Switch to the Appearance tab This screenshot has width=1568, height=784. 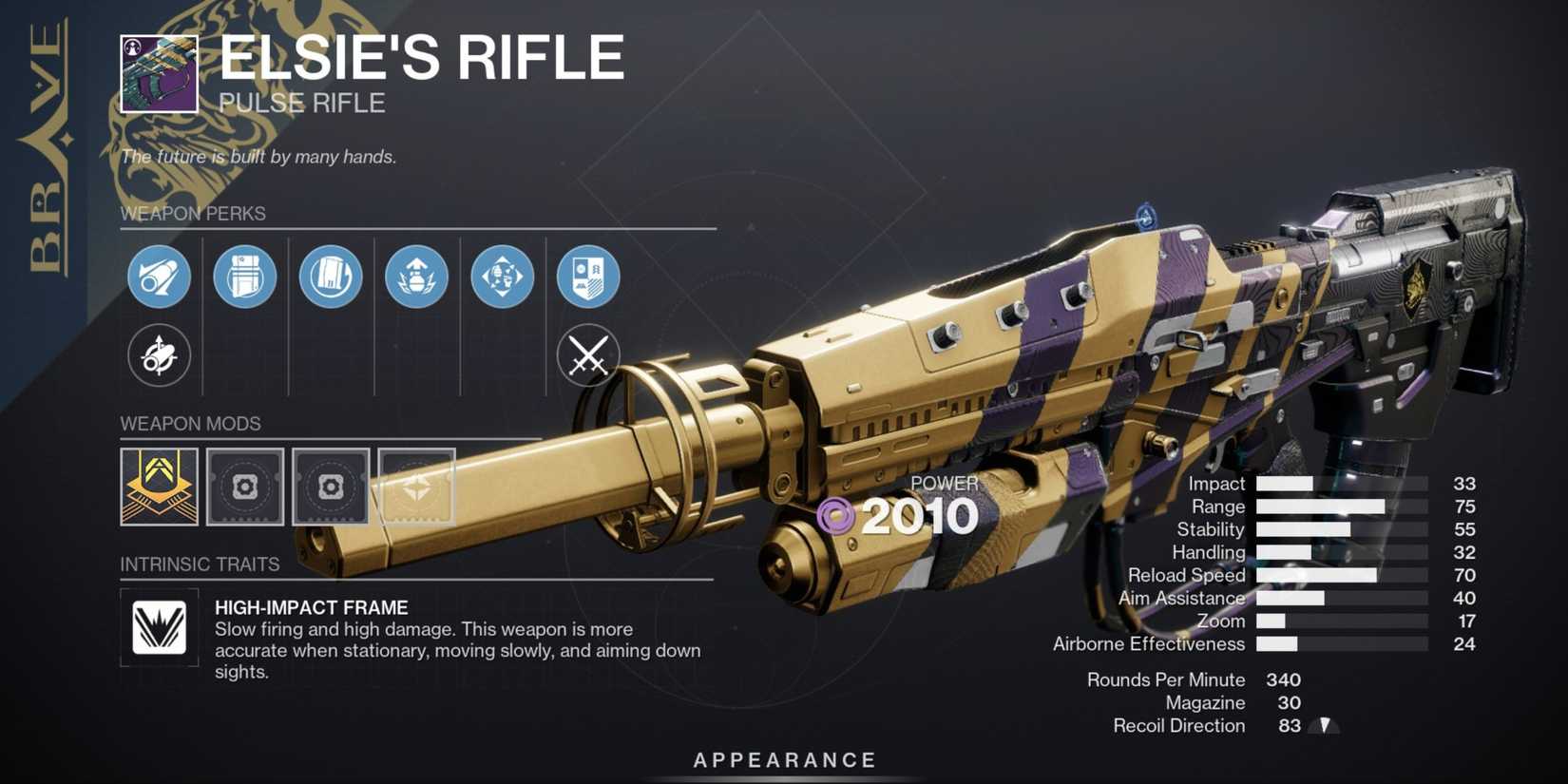[x=783, y=759]
